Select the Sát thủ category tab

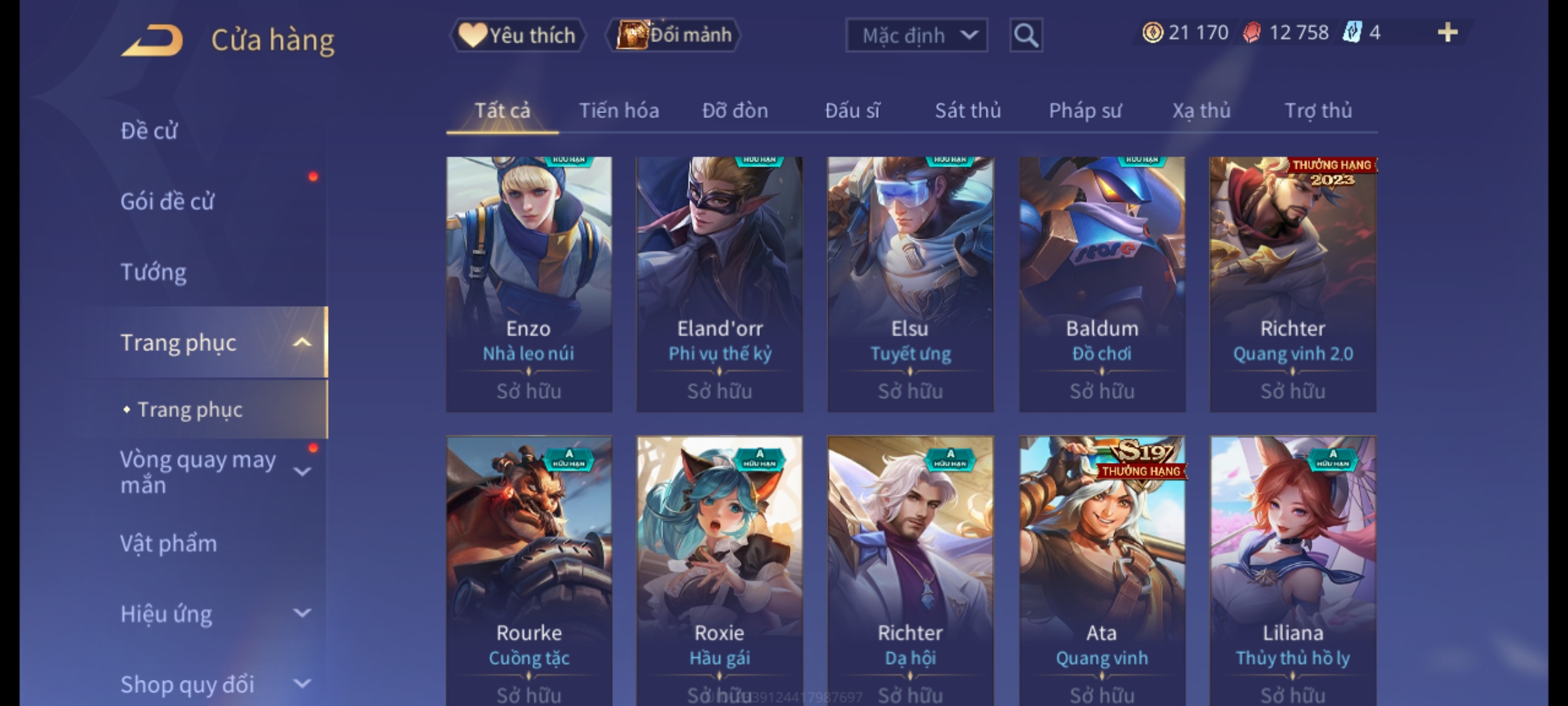pos(968,110)
